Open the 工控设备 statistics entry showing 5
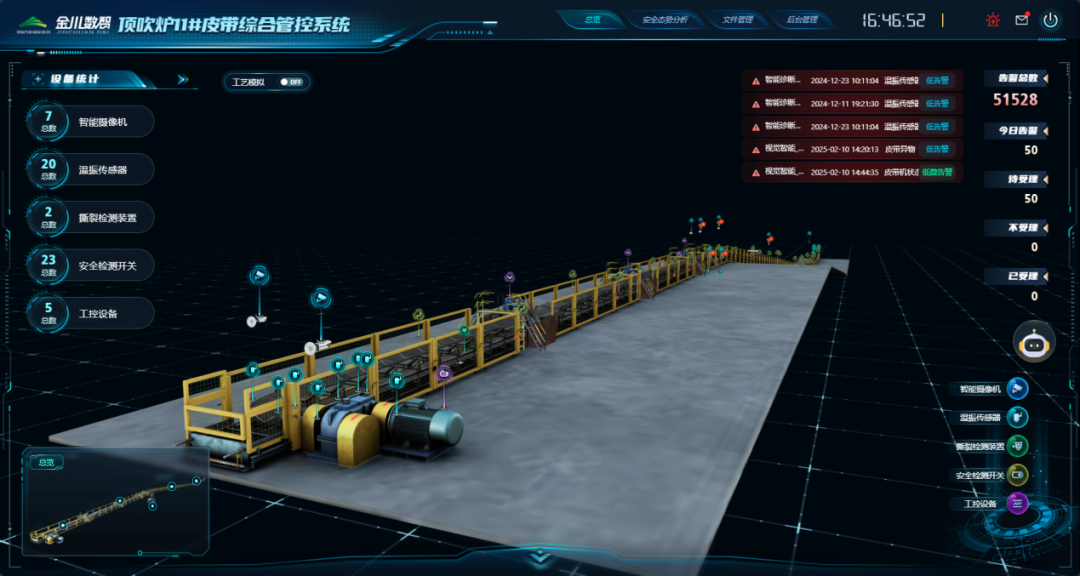 tap(92, 313)
